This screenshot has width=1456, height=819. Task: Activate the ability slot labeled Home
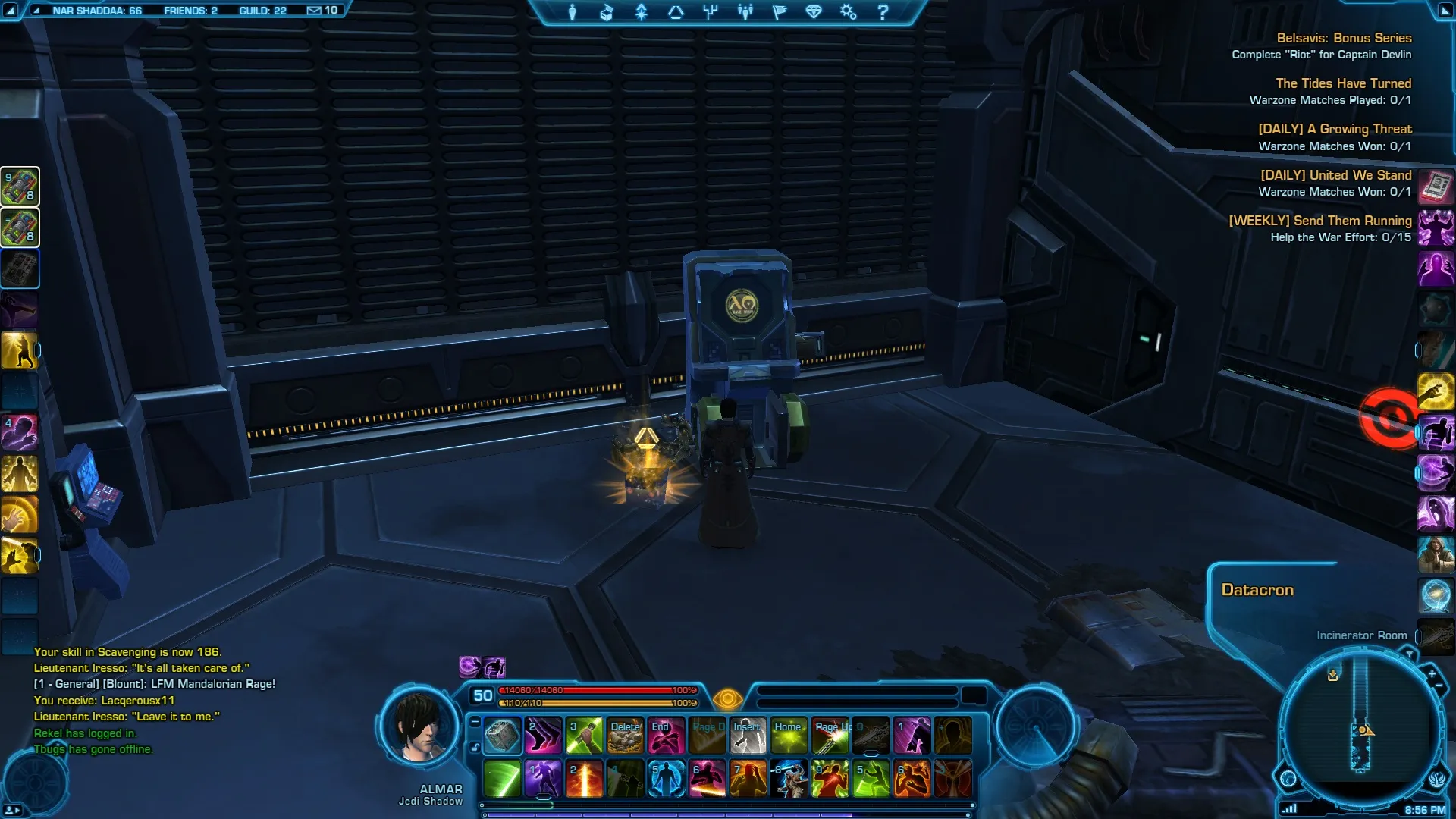click(x=789, y=736)
